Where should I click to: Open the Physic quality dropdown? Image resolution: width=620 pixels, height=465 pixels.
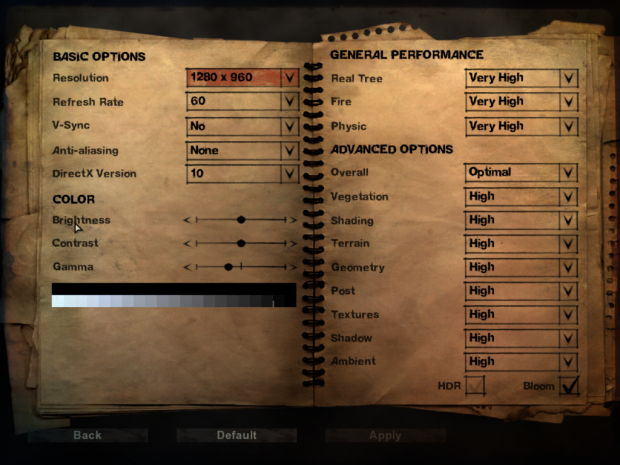(521, 127)
